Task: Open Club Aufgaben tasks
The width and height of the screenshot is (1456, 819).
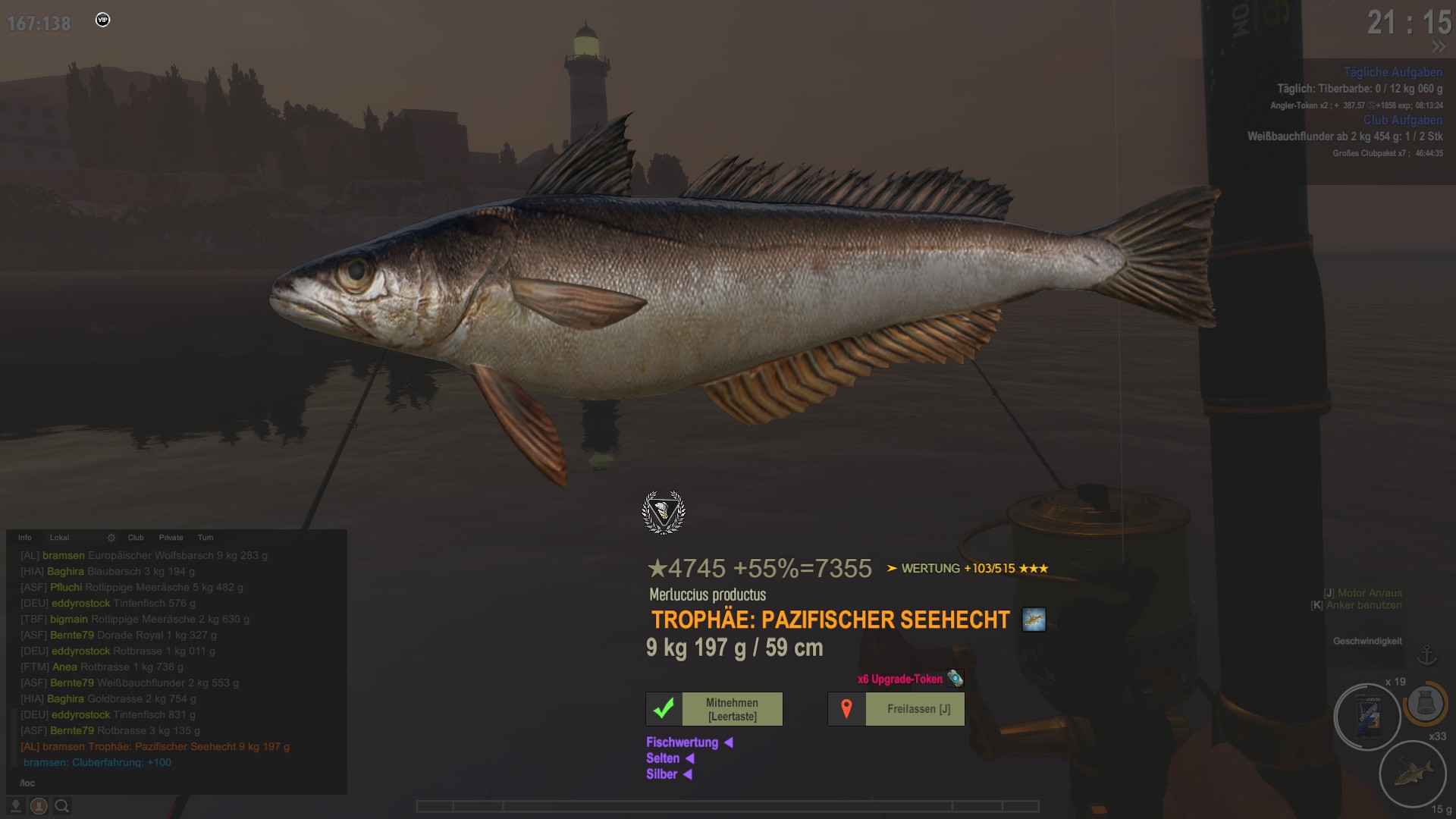Action: (1402, 120)
